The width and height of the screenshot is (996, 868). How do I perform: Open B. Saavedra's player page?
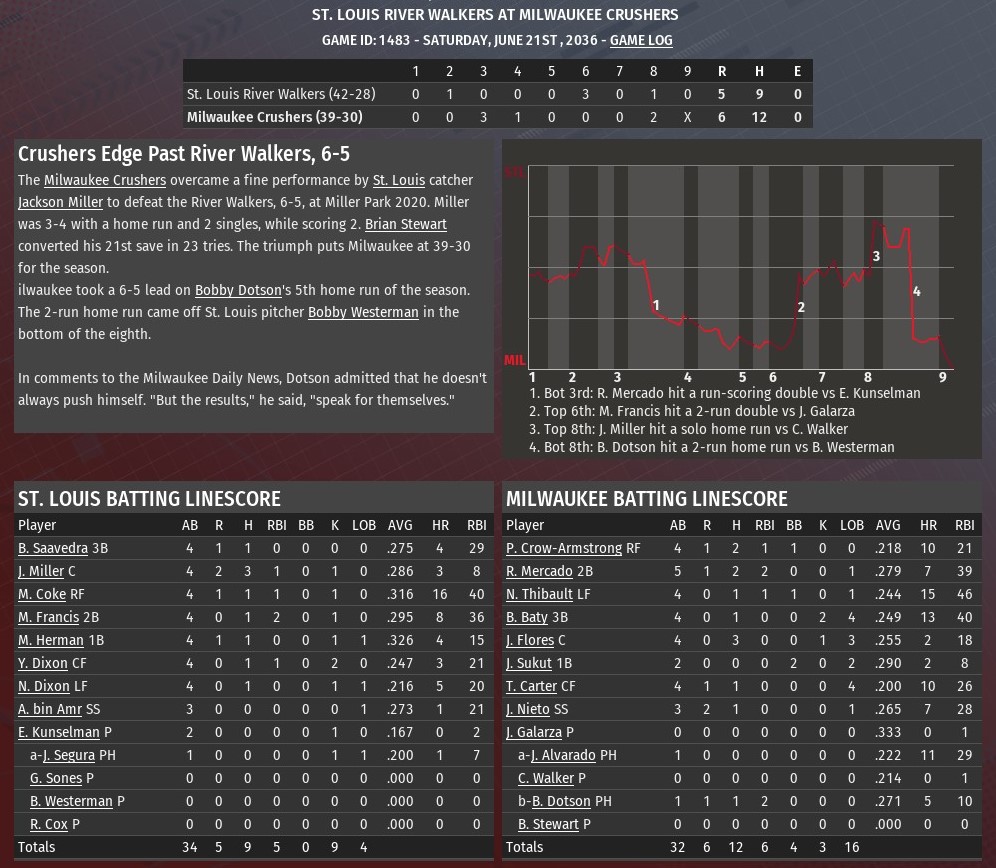click(53, 548)
